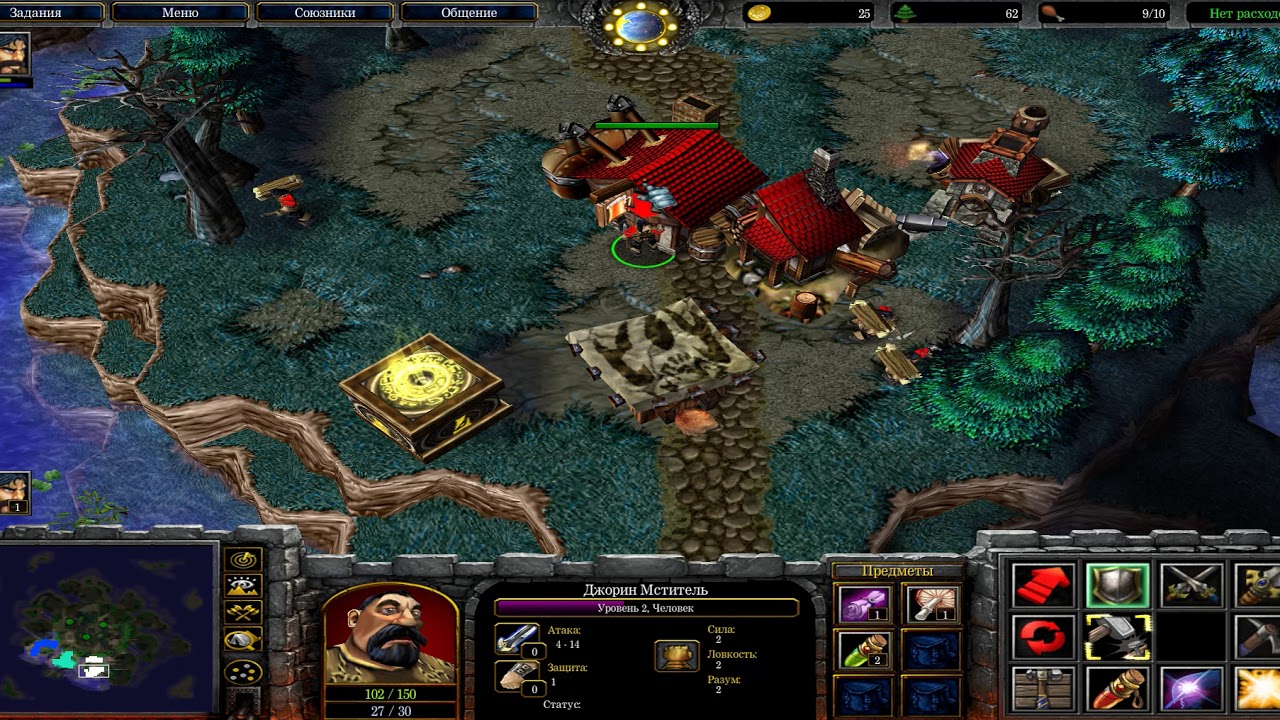Choose the shield command icon

pos(1117,586)
